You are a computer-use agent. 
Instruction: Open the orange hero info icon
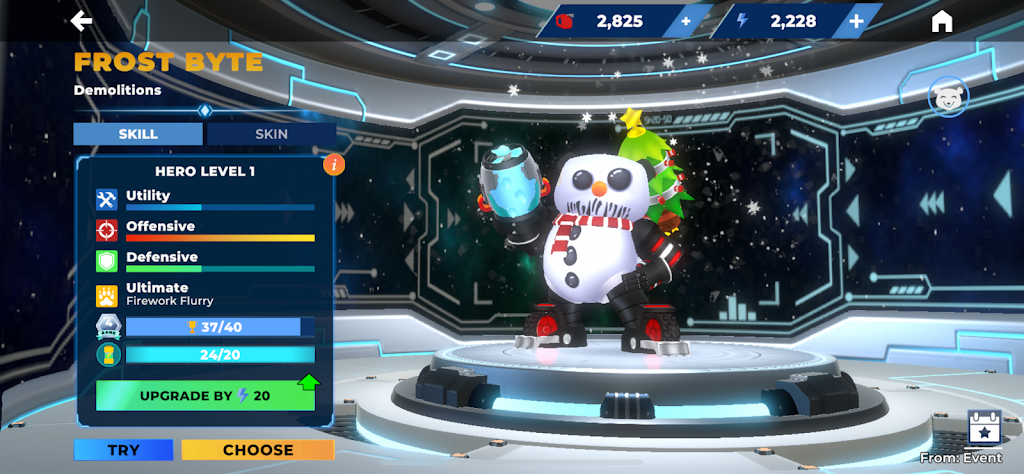point(334,165)
